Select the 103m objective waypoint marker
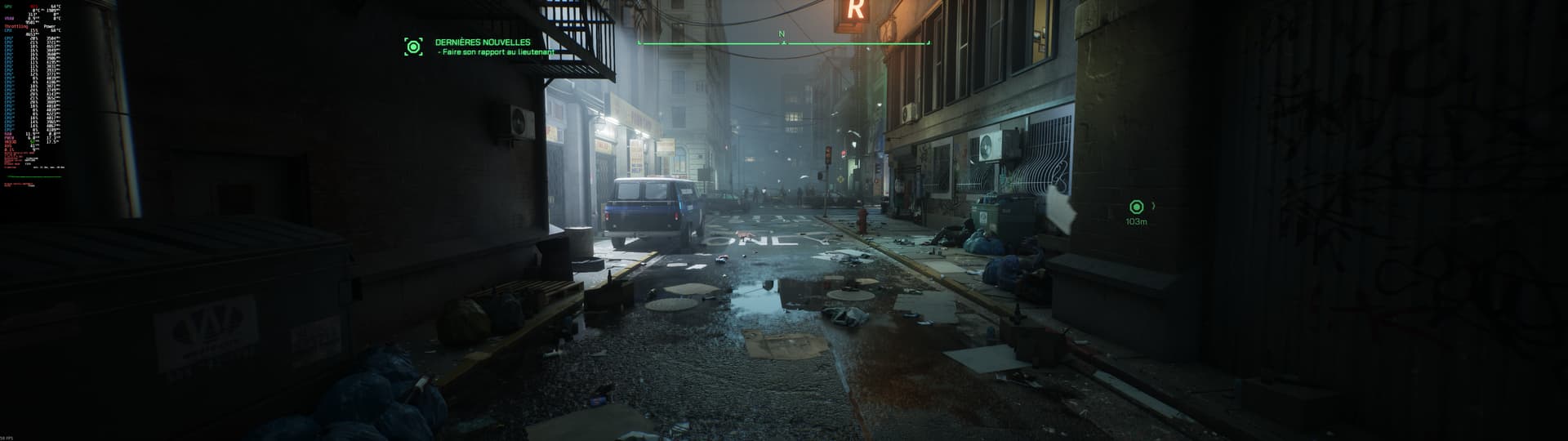 pos(1136,207)
